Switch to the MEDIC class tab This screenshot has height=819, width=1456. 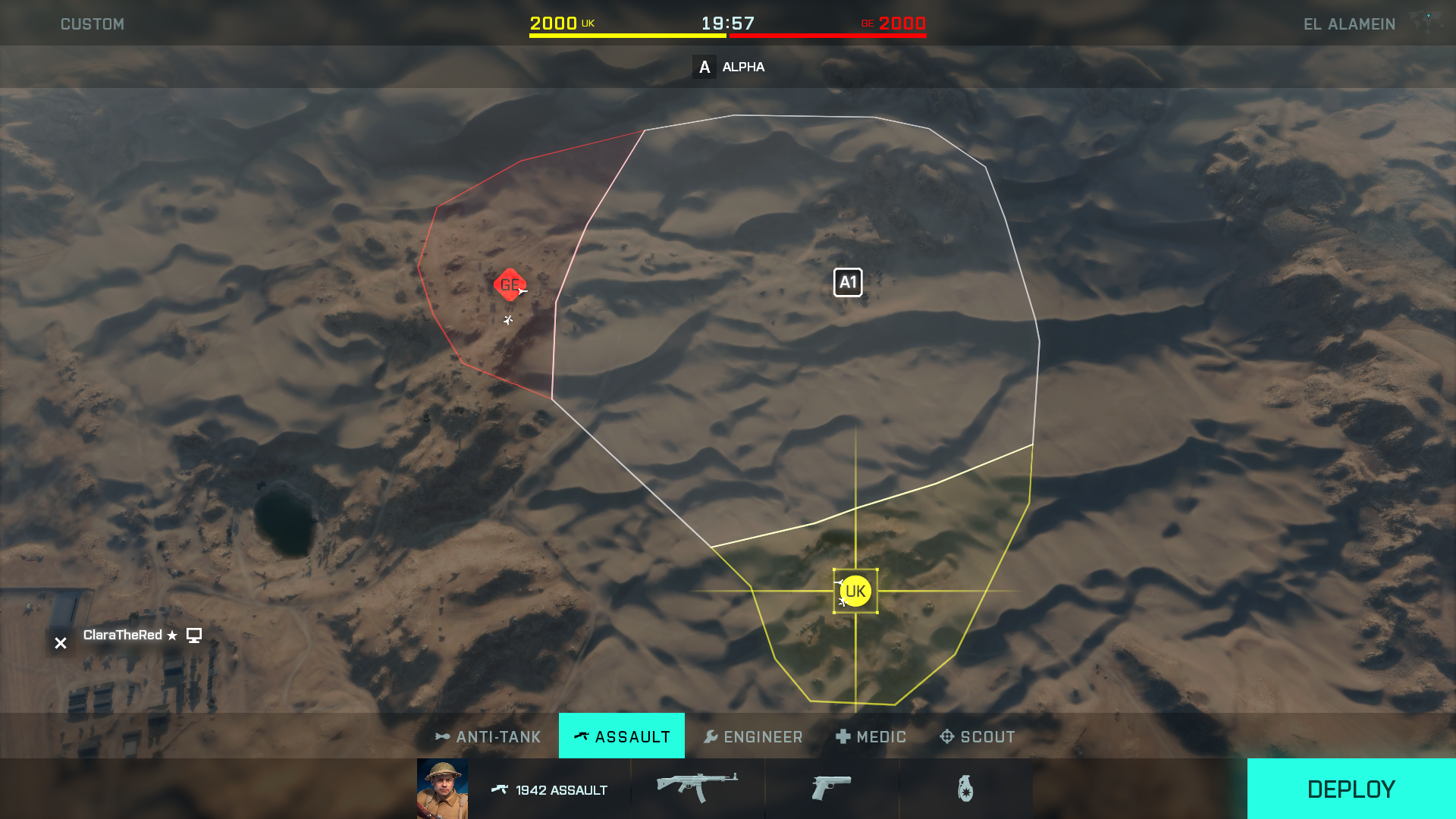(x=871, y=736)
